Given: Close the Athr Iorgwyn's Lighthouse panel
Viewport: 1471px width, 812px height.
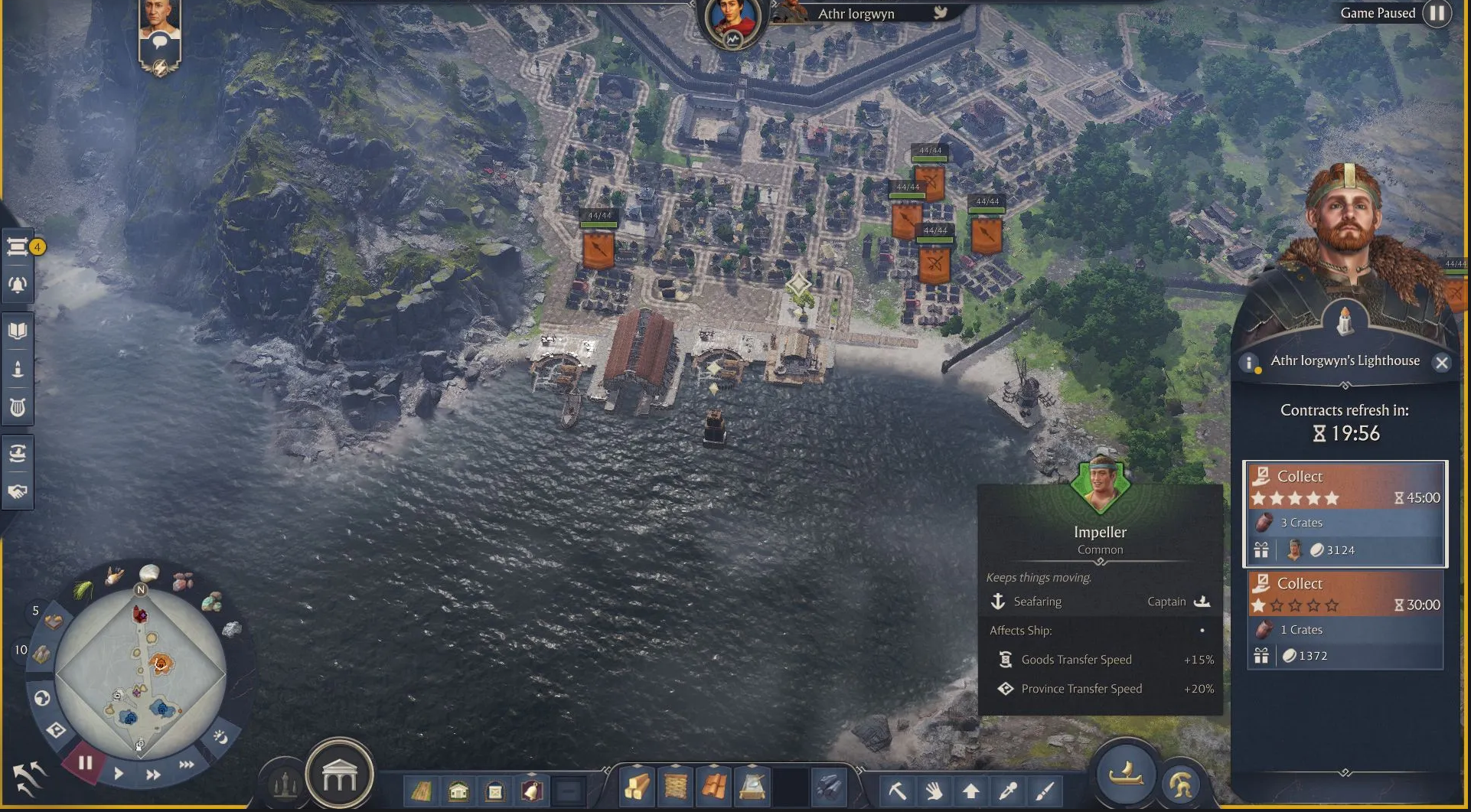Looking at the screenshot, I should click(1441, 363).
